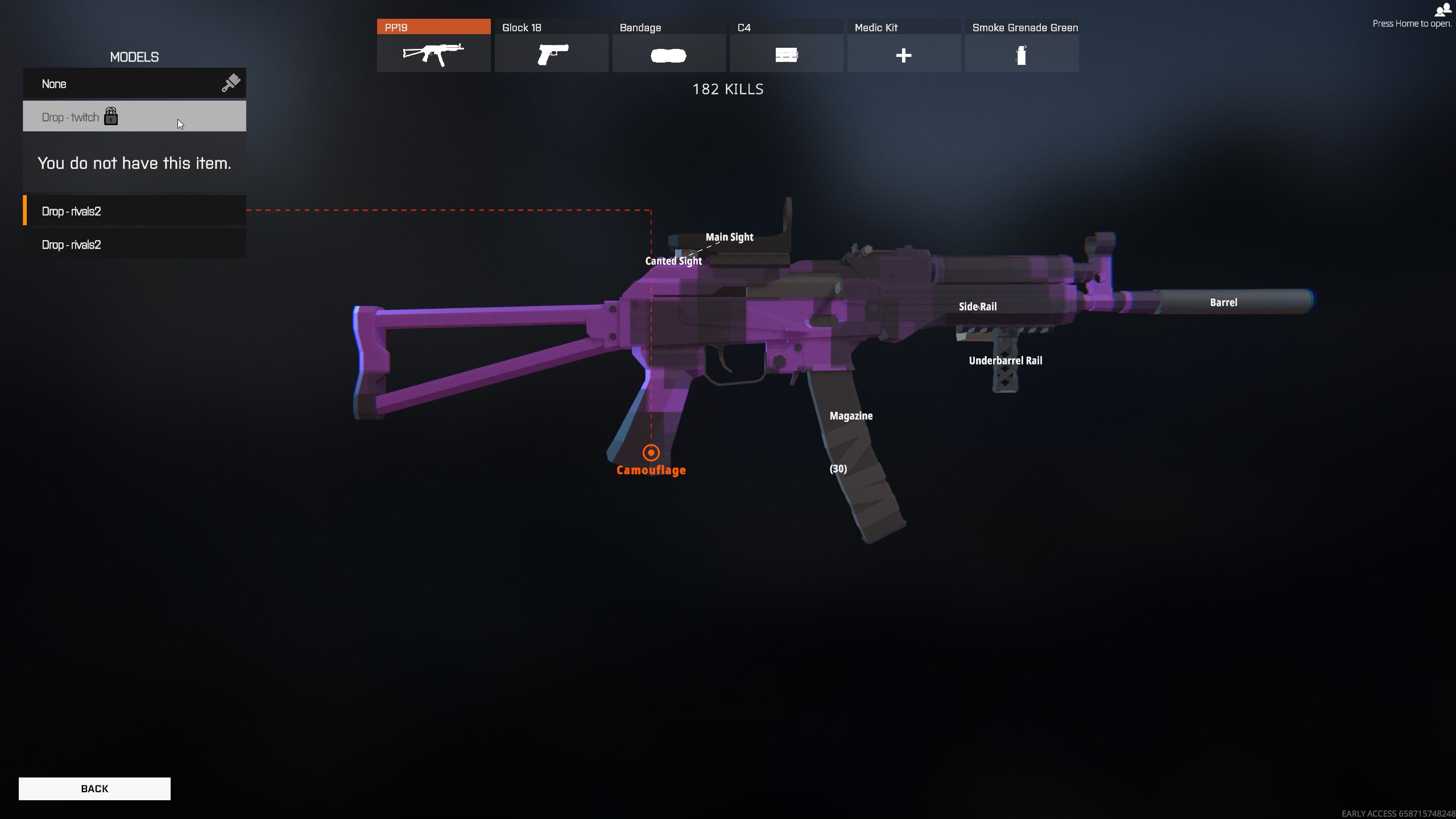Image resolution: width=1456 pixels, height=819 pixels.
Task: Select the Magazine attachment label
Action: point(851,416)
